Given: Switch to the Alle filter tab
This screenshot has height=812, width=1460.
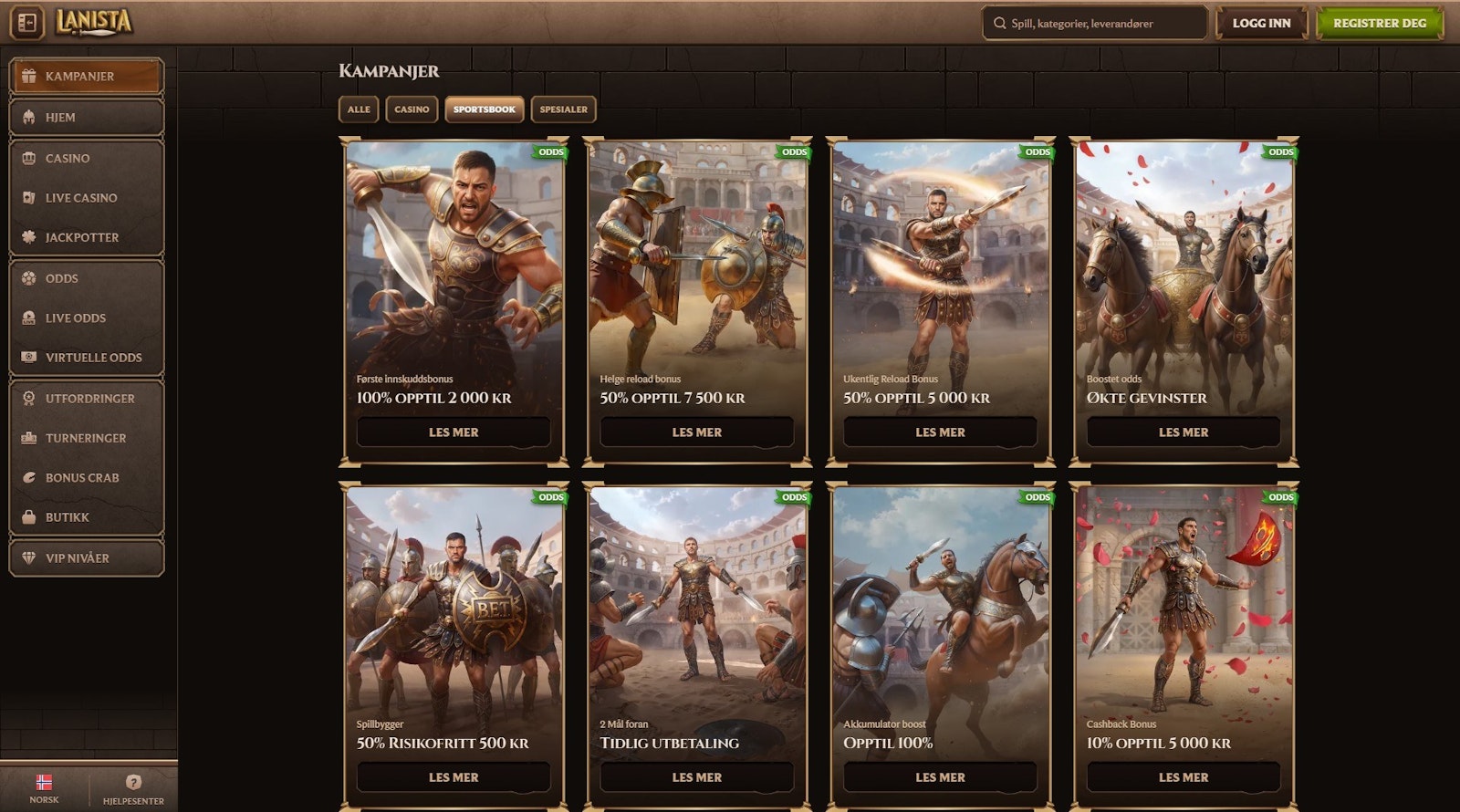Looking at the screenshot, I should pyautogui.click(x=359, y=109).
